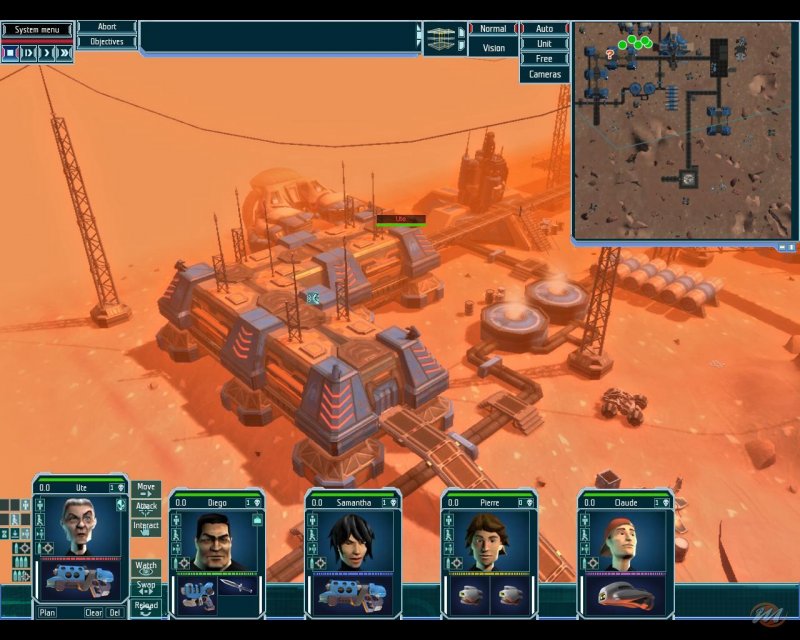This screenshot has width=800, height=640.
Task: Activate the Watch command
Action: (x=146, y=567)
